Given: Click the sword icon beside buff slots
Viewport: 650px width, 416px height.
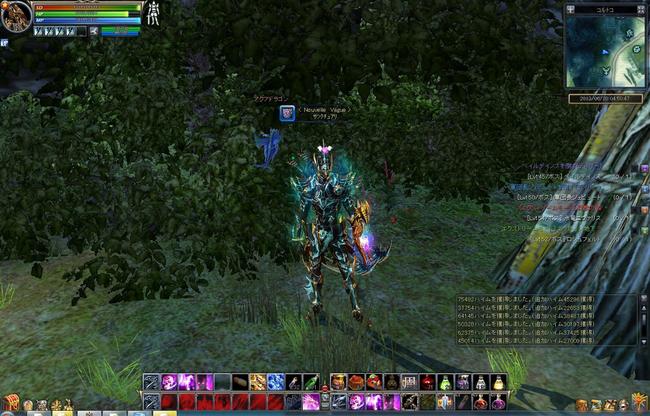Looking at the screenshot, I should tap(94, 31).
